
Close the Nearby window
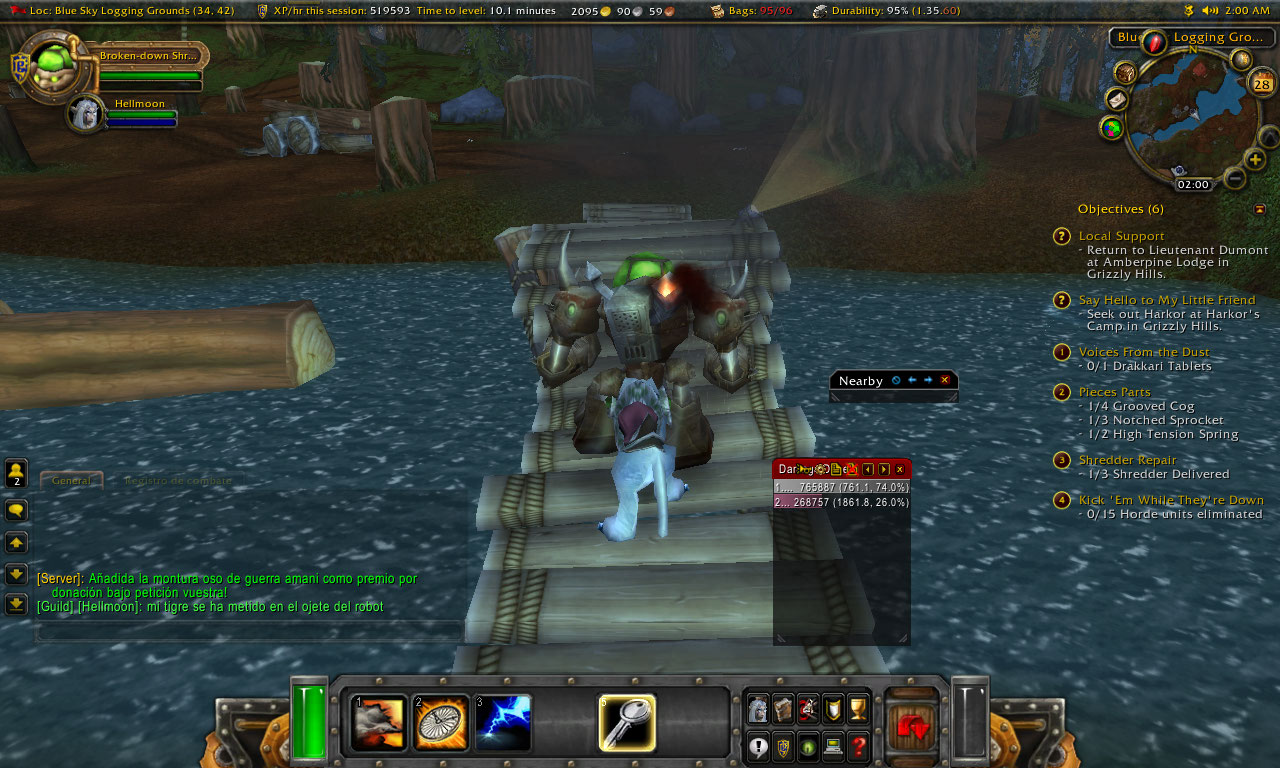click(944, 380)
